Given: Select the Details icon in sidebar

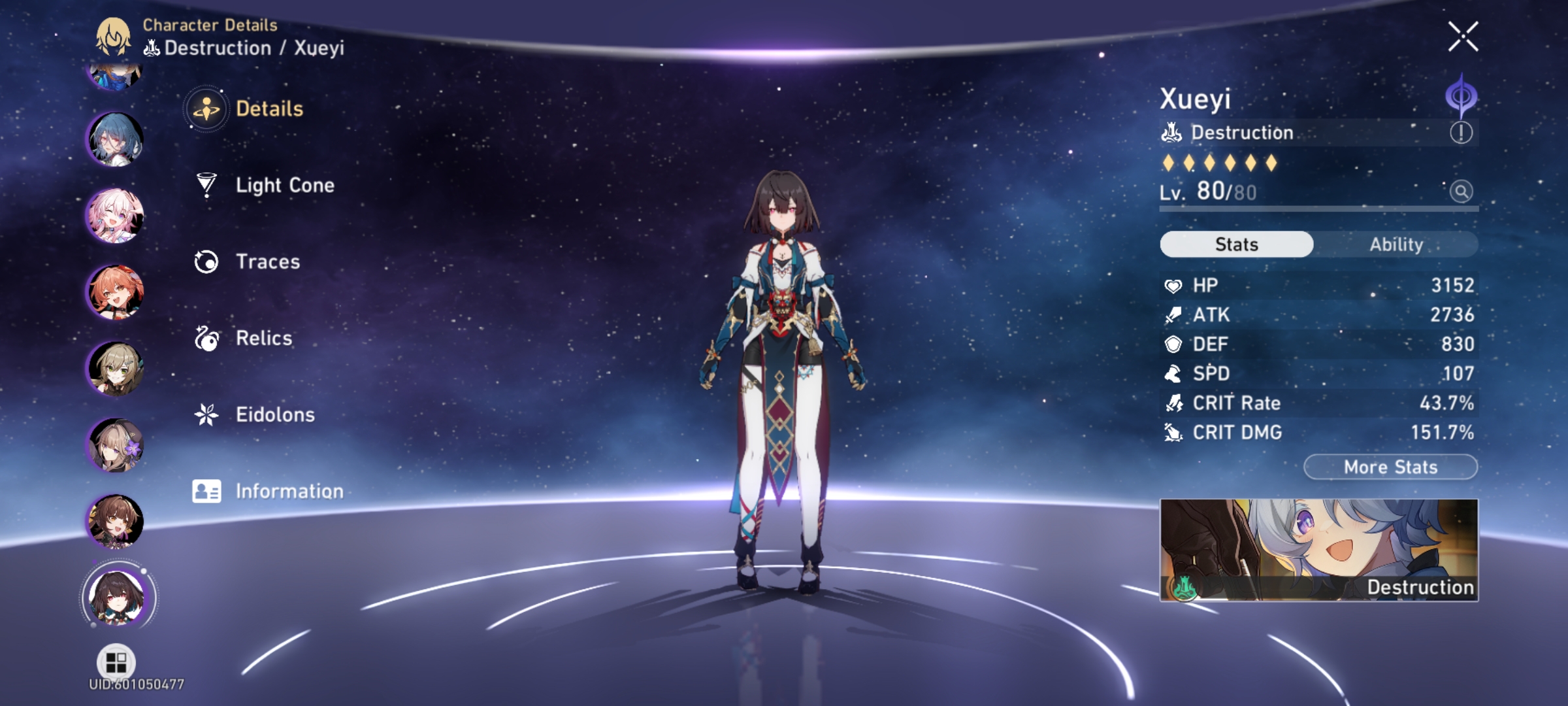Looking at the screenshot, I should [206, 110].
